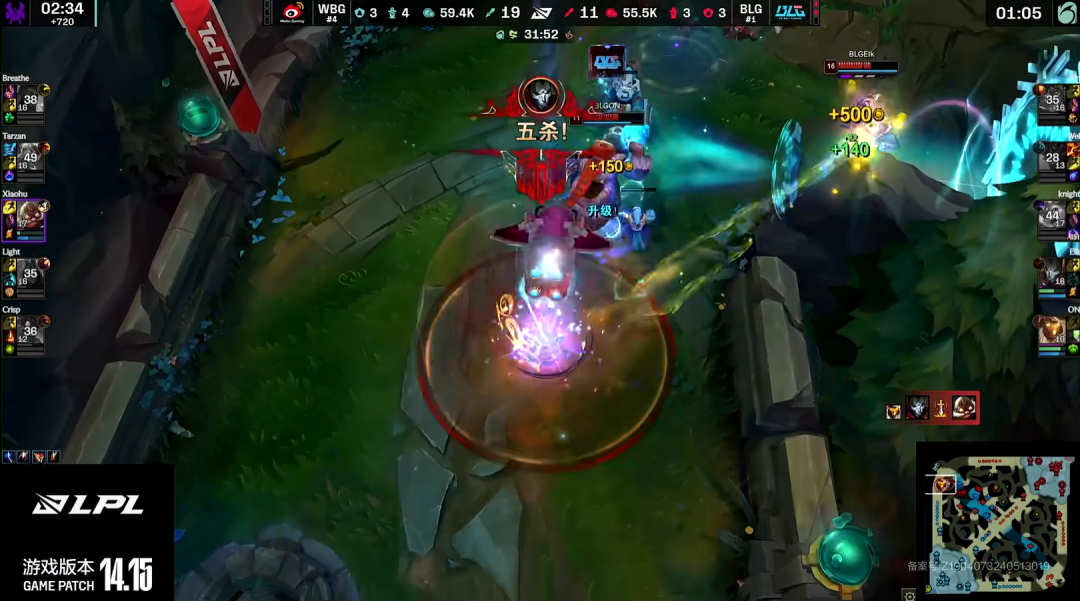1080x601 pixels.
Task: Select knight's champion portrait
Action: click(1052, 215)
